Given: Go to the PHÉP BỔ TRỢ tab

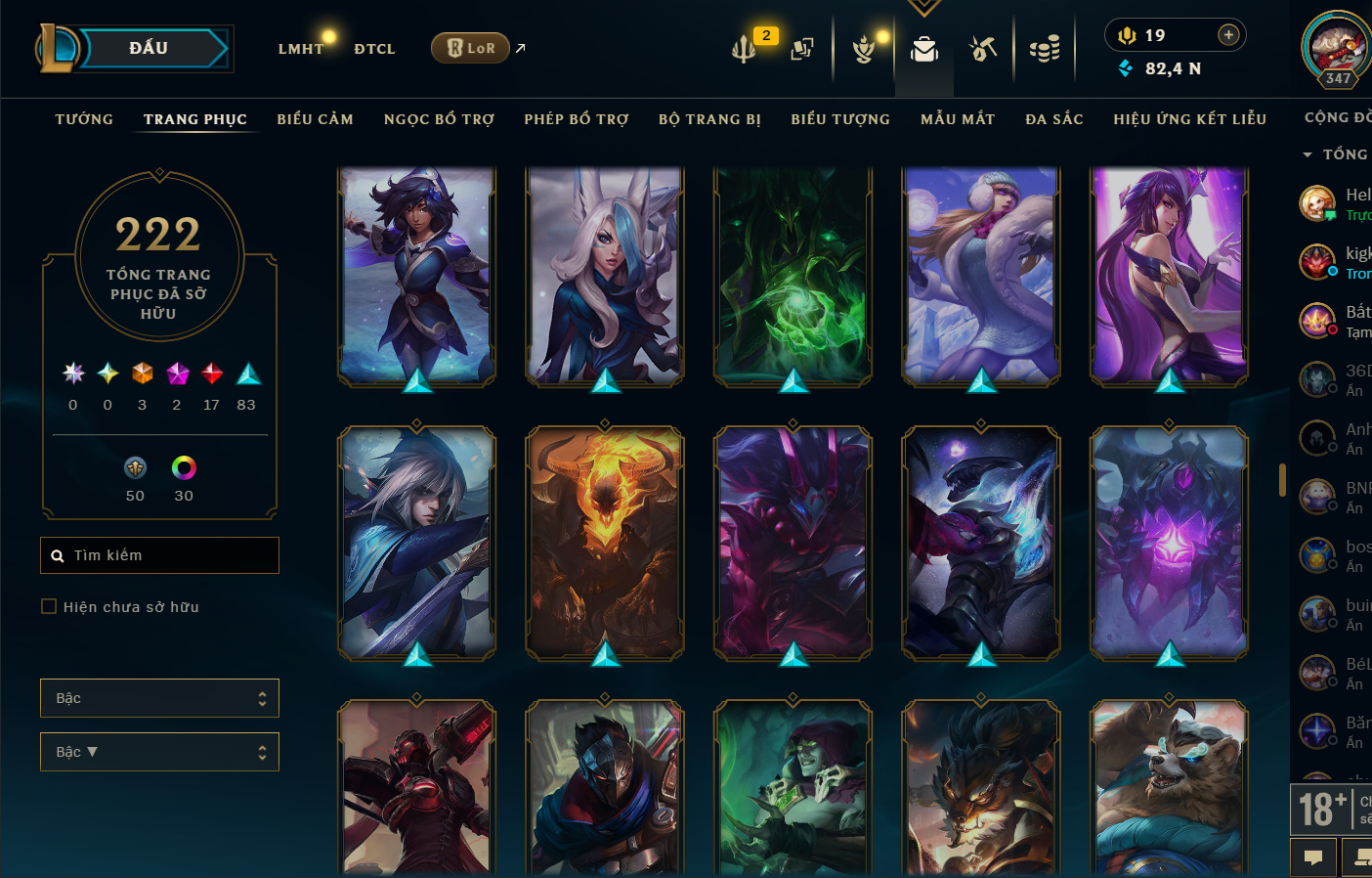Looking at the screenshot, I should click(577, 119).
